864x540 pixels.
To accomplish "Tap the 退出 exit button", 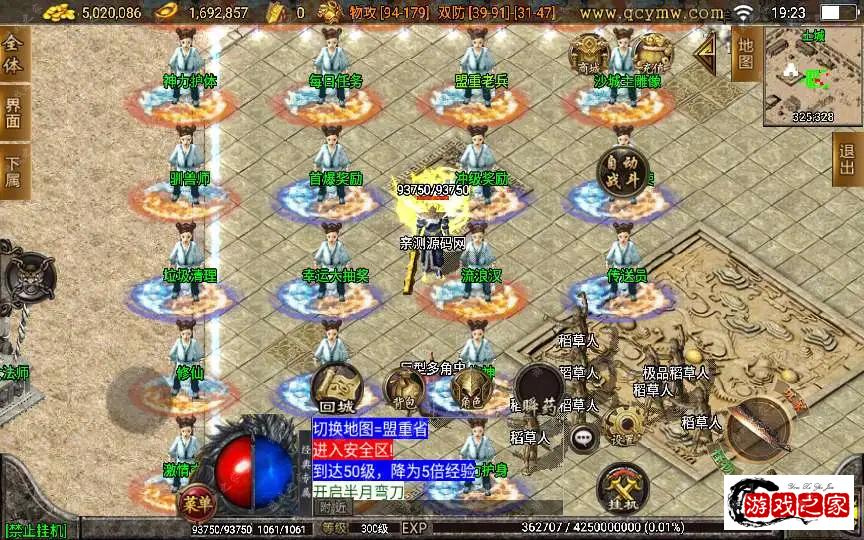I will click(x=849, y=158).
